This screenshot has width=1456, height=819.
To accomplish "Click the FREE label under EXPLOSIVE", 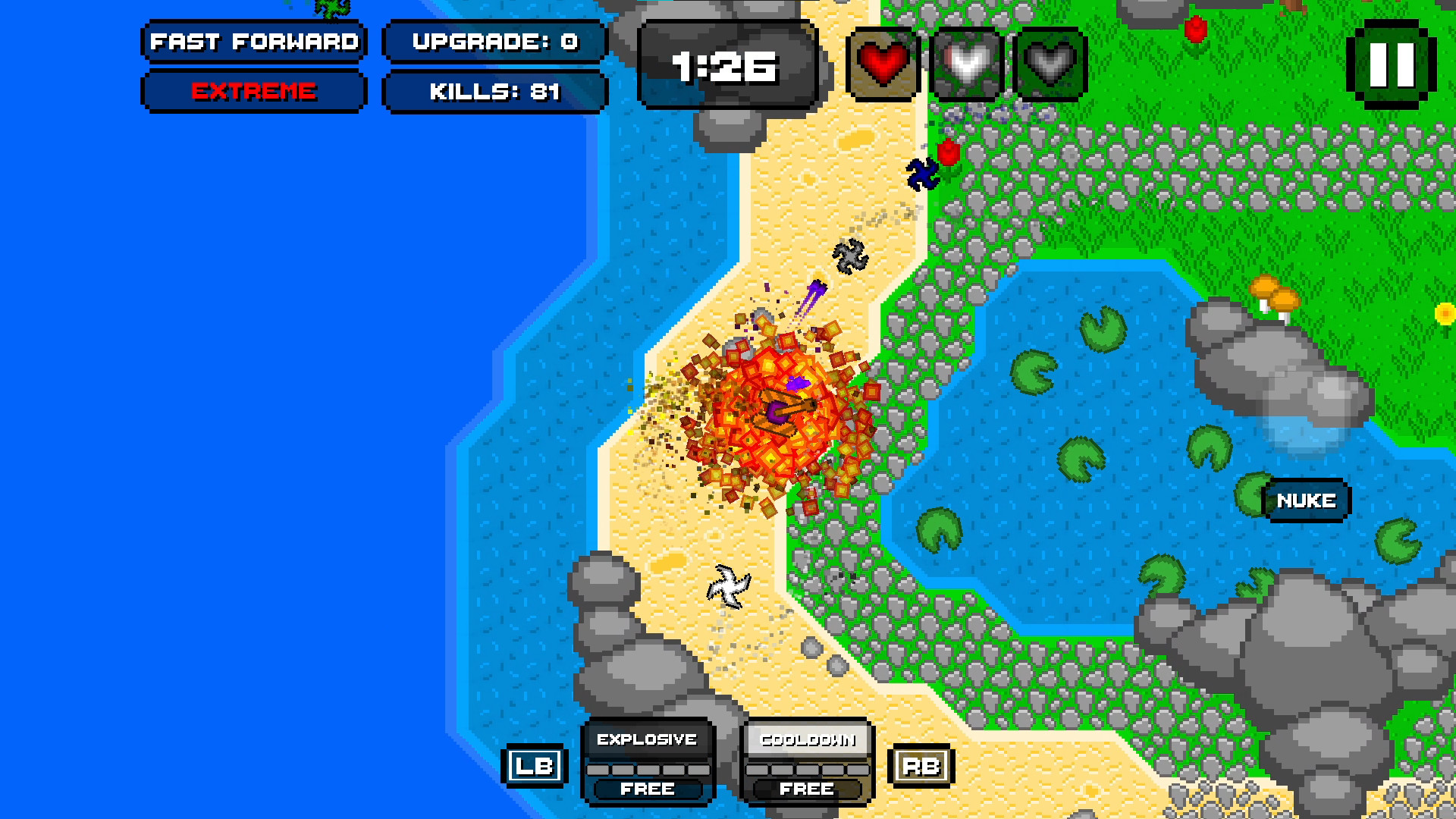I will tap(647, 789).
